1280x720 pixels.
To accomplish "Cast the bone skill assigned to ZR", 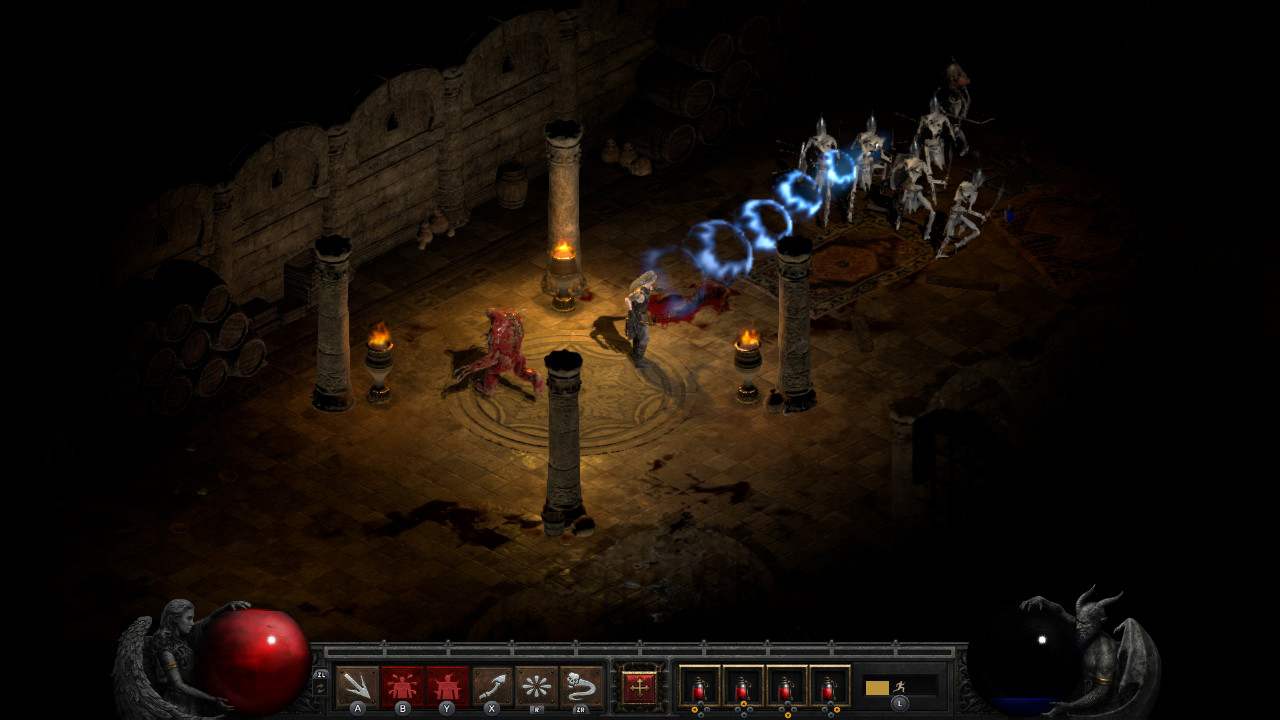I will [x=579, y=683].
